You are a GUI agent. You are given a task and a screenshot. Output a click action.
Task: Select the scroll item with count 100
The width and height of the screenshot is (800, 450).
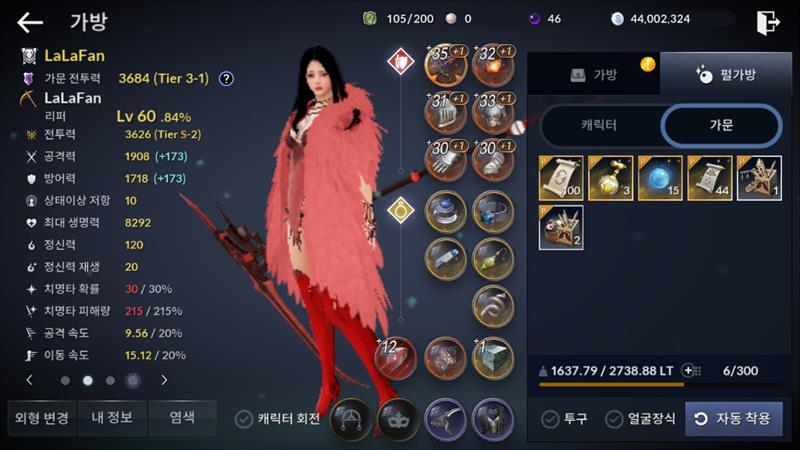coord(561,178)
